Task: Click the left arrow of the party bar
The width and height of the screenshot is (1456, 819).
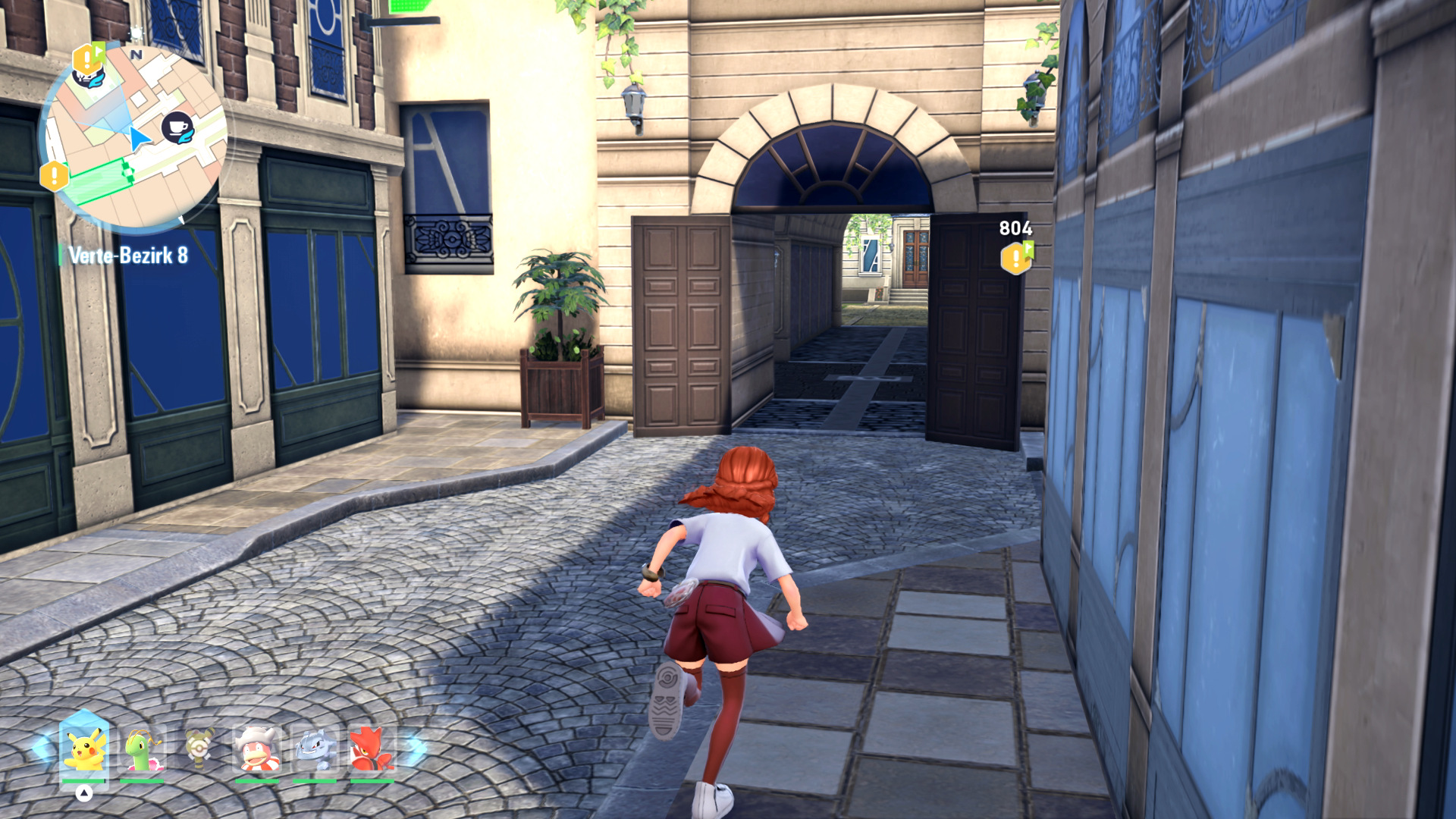Action: coord(41,748)
